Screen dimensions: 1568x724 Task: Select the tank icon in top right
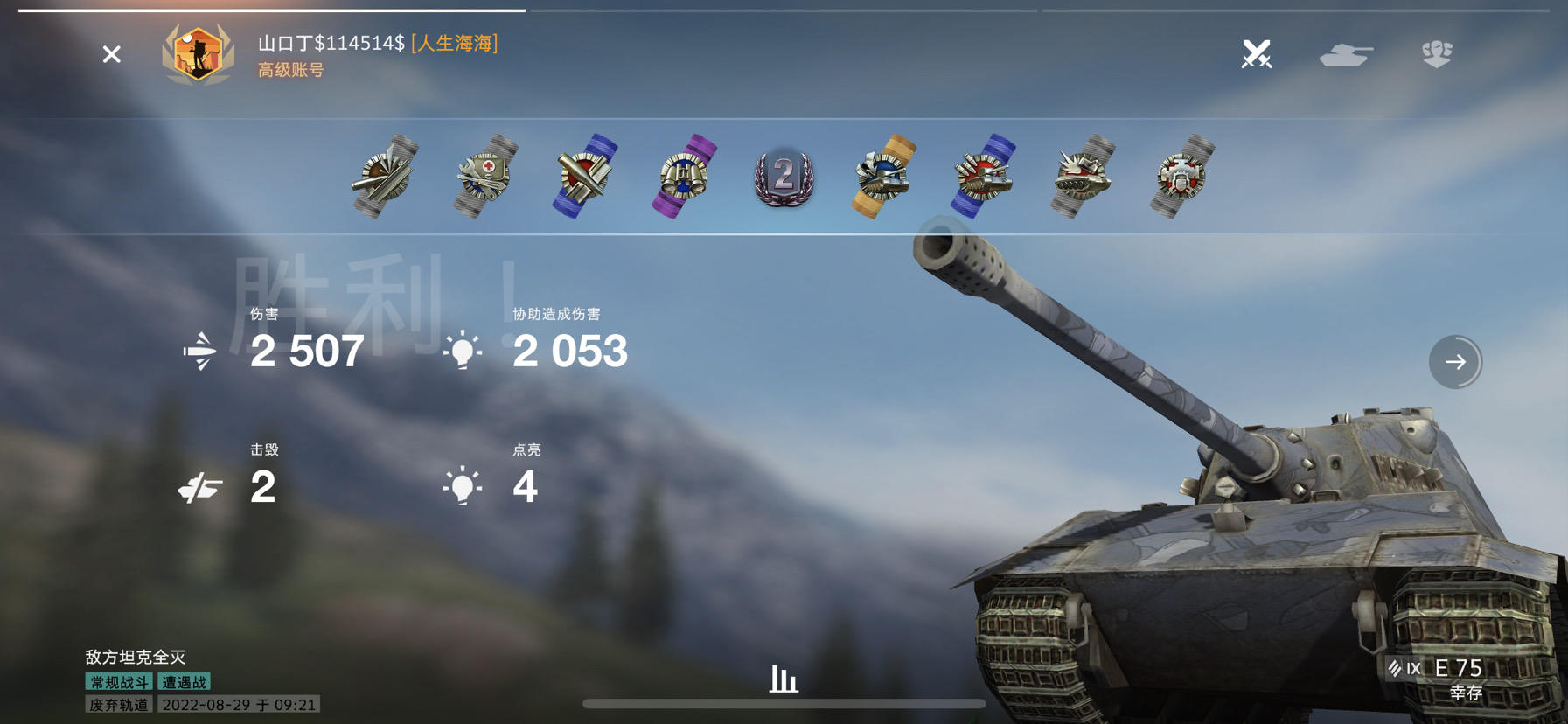[1347, 55]
